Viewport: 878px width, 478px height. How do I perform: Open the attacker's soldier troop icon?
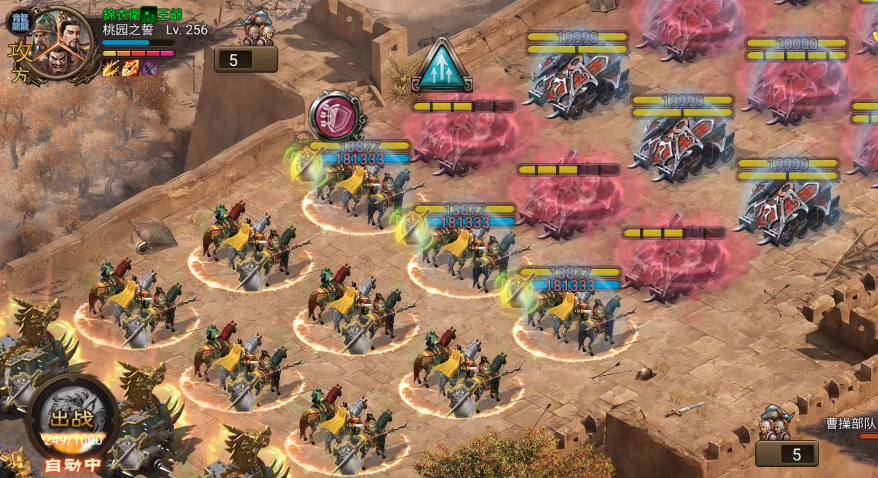point(259,27)
